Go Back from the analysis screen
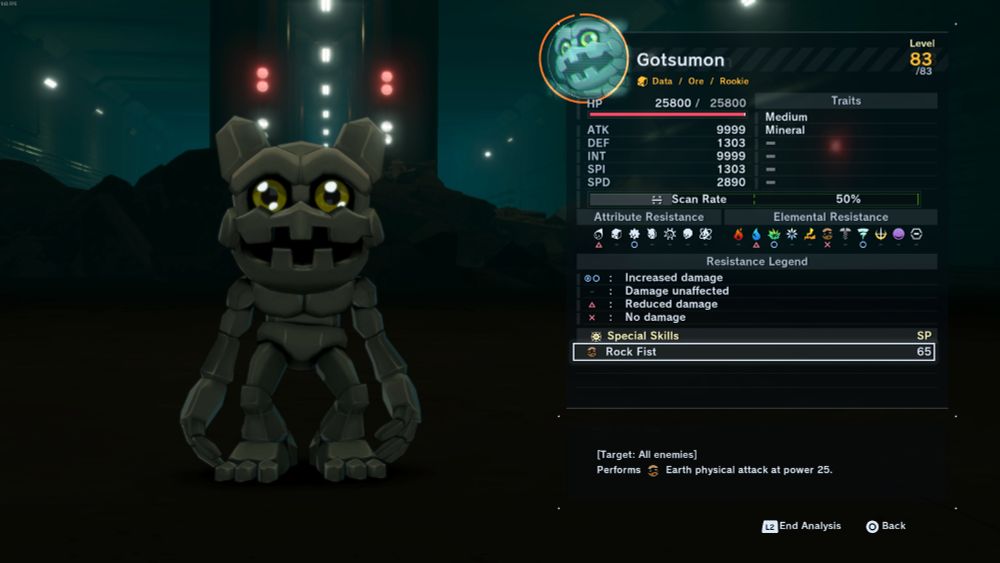The width and height of the screenshot is (1000, 563). [x=885, y=526]
